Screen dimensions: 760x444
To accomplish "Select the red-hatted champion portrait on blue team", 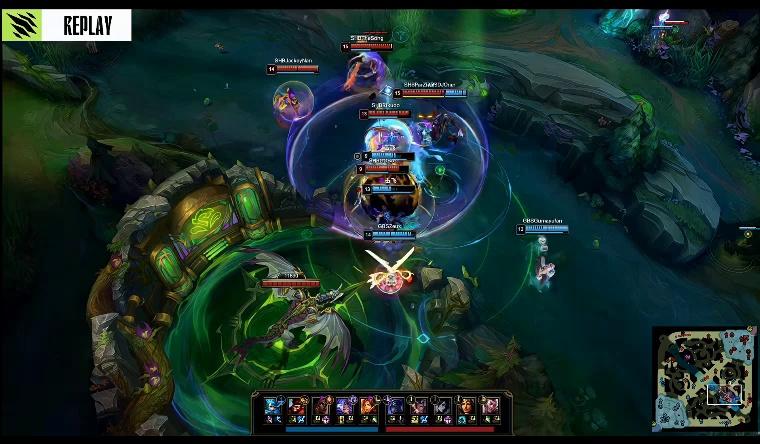I will click(296, 406).
